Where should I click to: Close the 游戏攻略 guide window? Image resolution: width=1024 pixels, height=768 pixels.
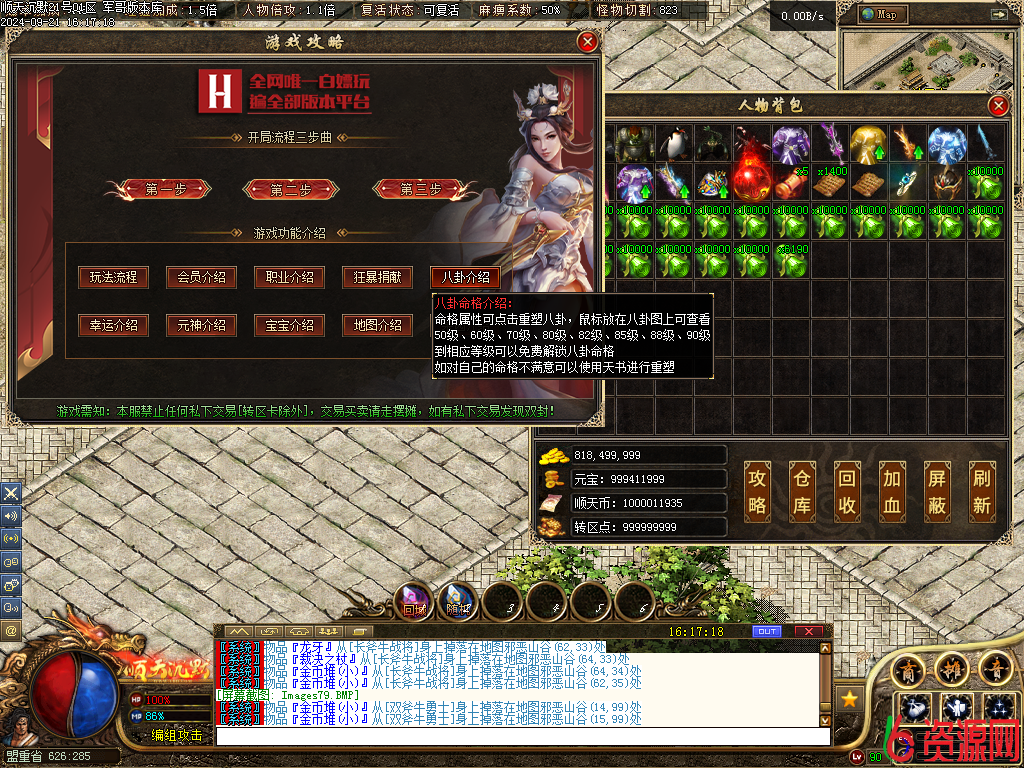[588, 42]
